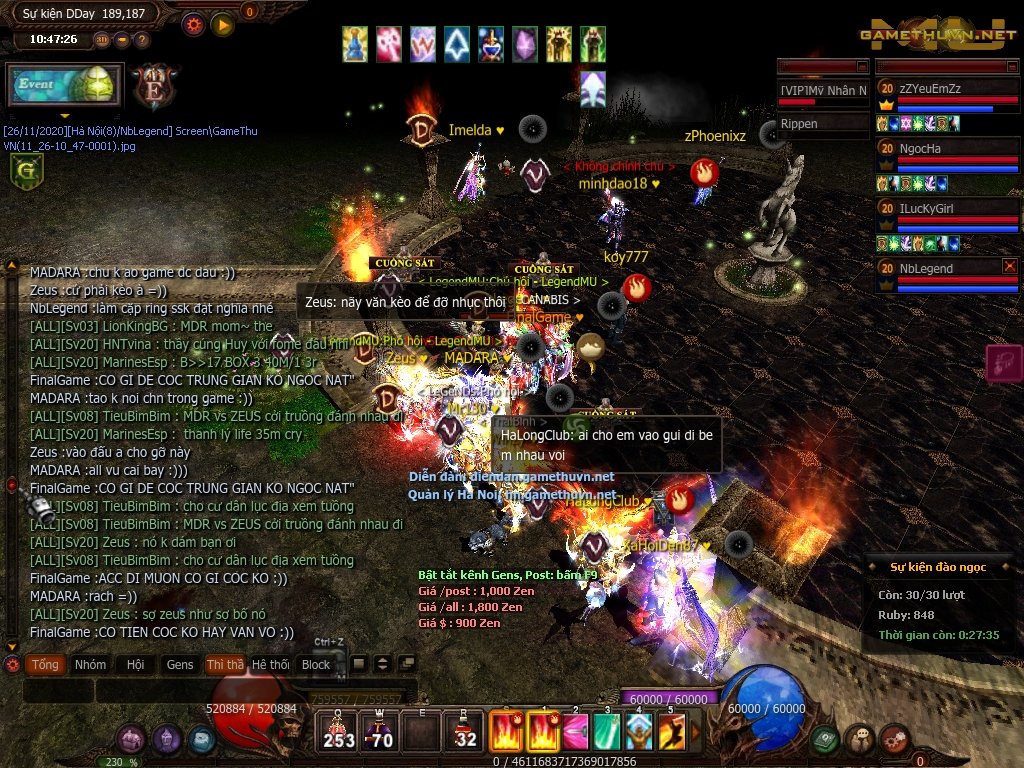Viewport: 1024px width, 768px height.
Task: Switch to the Nhóm chat tab
Action: (x=90, y=664)
